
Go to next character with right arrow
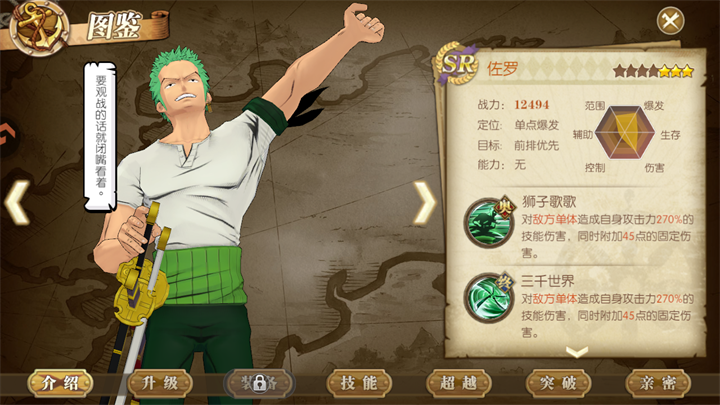click(x=424, y=203)
